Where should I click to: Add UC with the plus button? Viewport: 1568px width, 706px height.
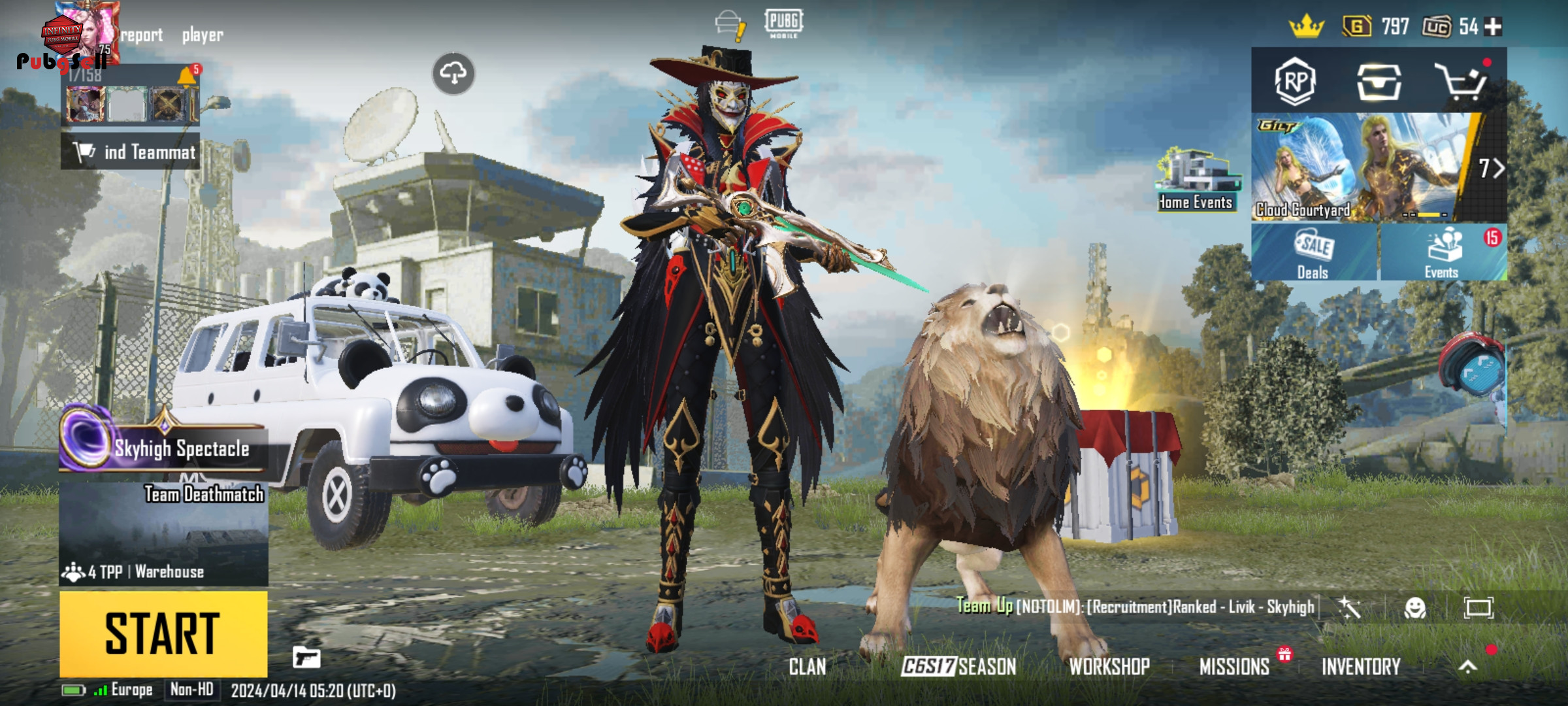[1494, 27]
